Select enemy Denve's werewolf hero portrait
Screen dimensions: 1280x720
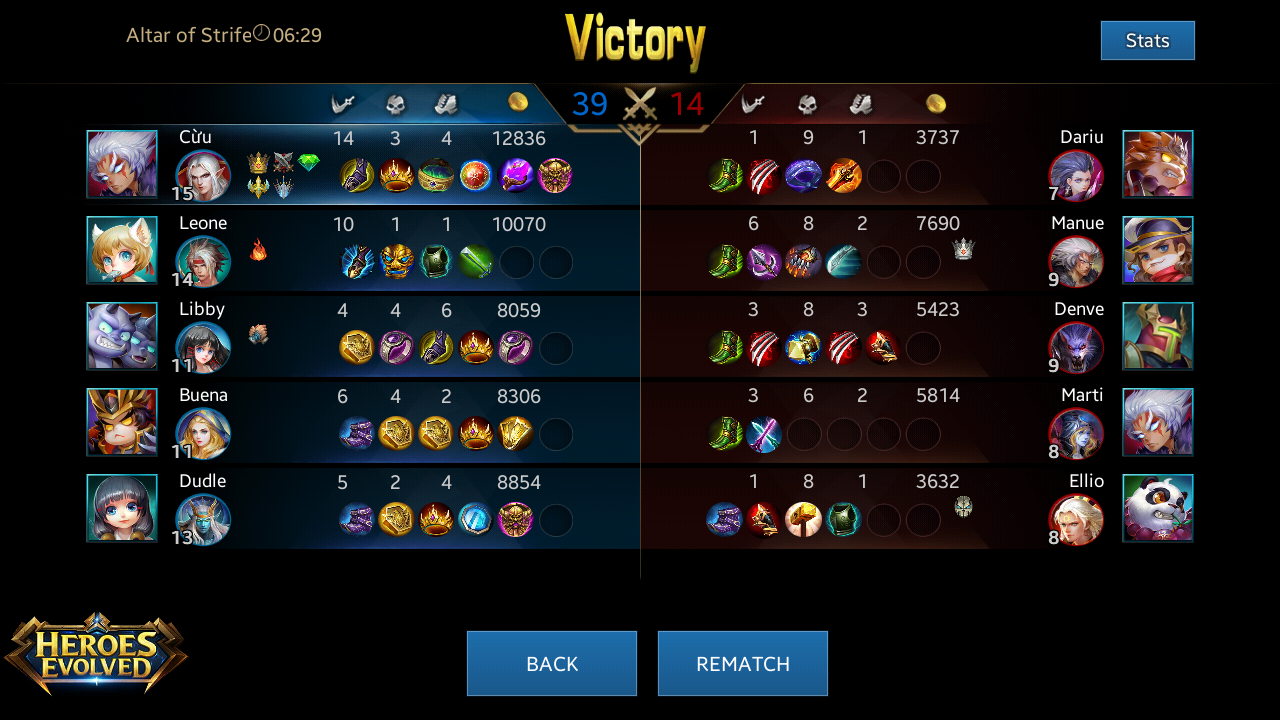click(x=1076, y=348)
